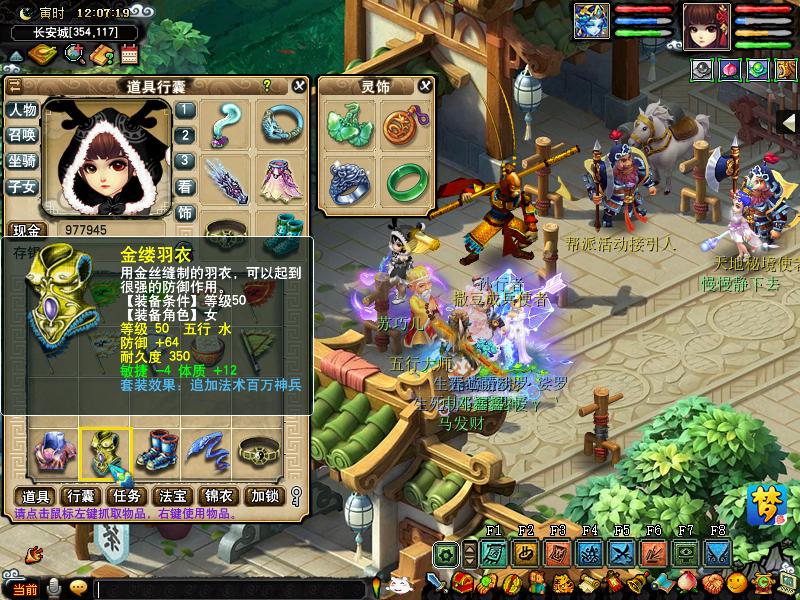This screenshot has height=600, width=800.
Task: Open the 任务 quest items tab
Action: [125, 496]
